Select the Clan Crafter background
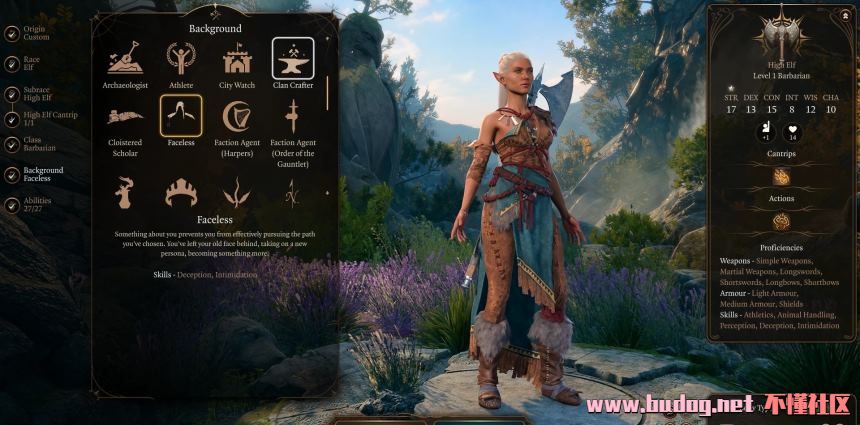 (x=293, y=60)
